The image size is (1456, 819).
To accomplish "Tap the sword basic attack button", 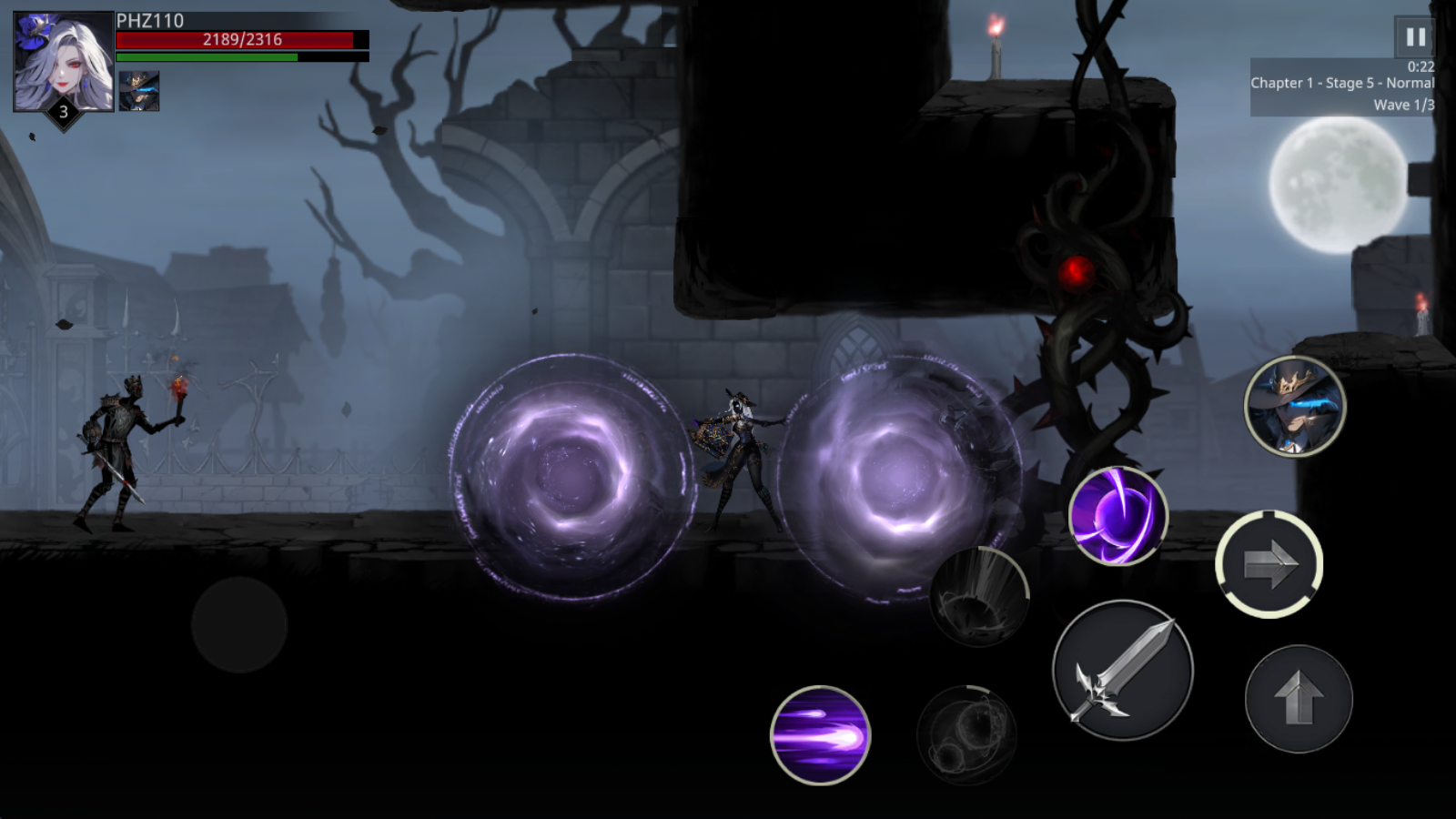I will pos(1123,671).
